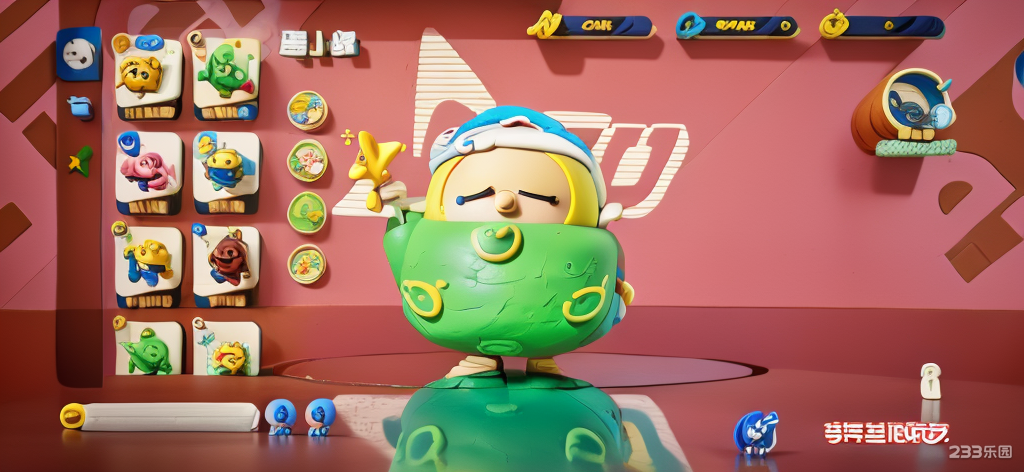Screen dimensions: 1024x472
Task: Click the blue striped mascot icon
Action: click(x=755, y=432)
